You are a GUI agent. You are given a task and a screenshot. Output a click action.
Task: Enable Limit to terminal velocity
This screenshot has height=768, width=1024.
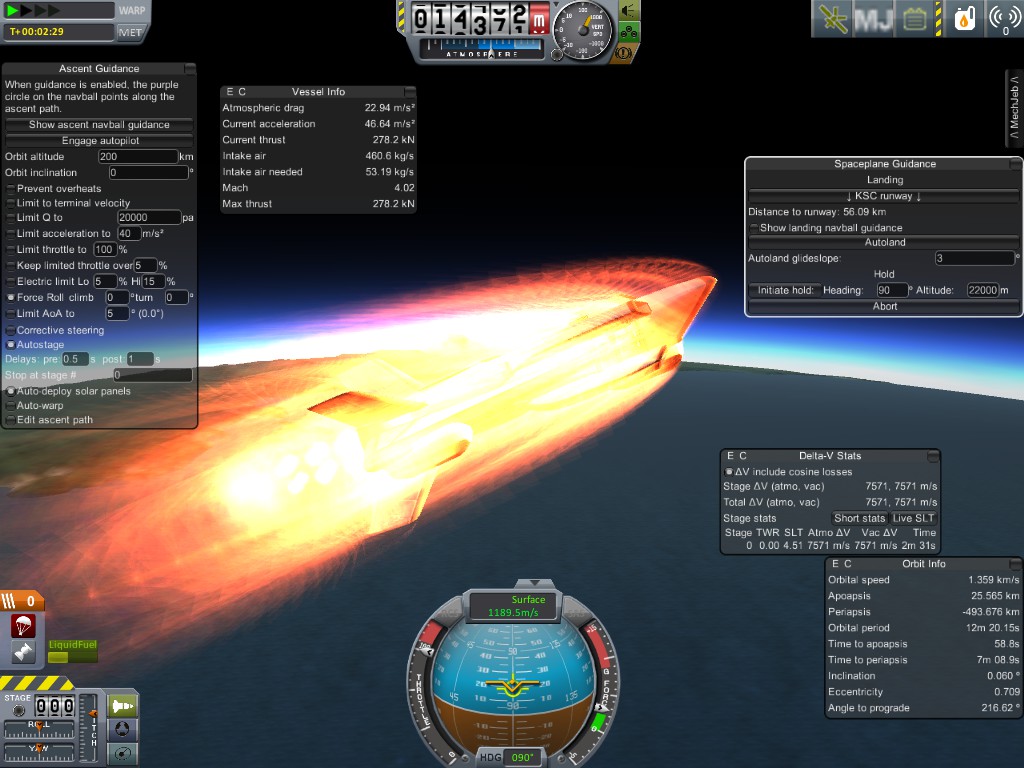coord(11,203)
